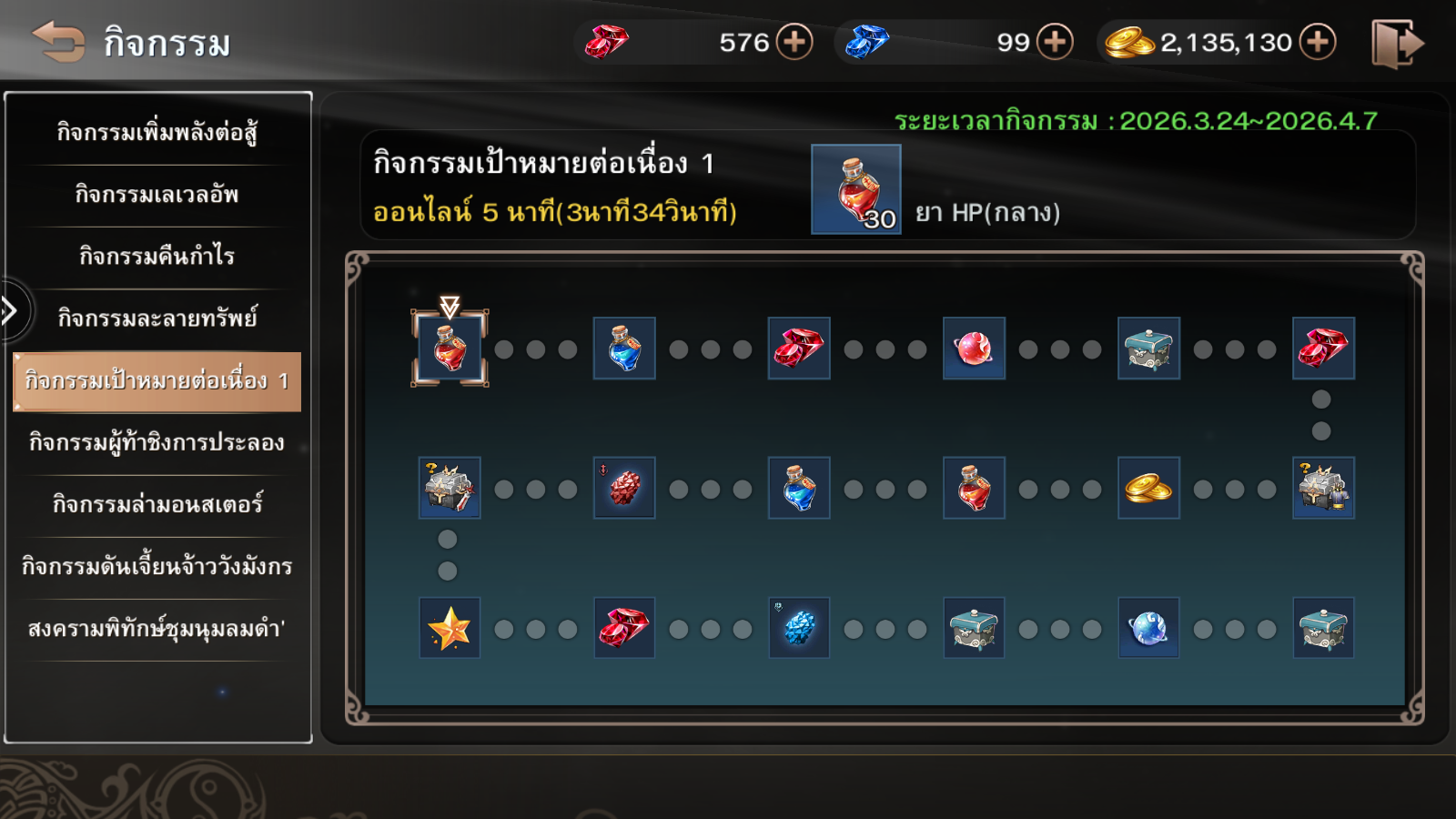The image size is (1456, 819).
Task: Click the HP potion reward preview icon
Action: pos(855,189)
